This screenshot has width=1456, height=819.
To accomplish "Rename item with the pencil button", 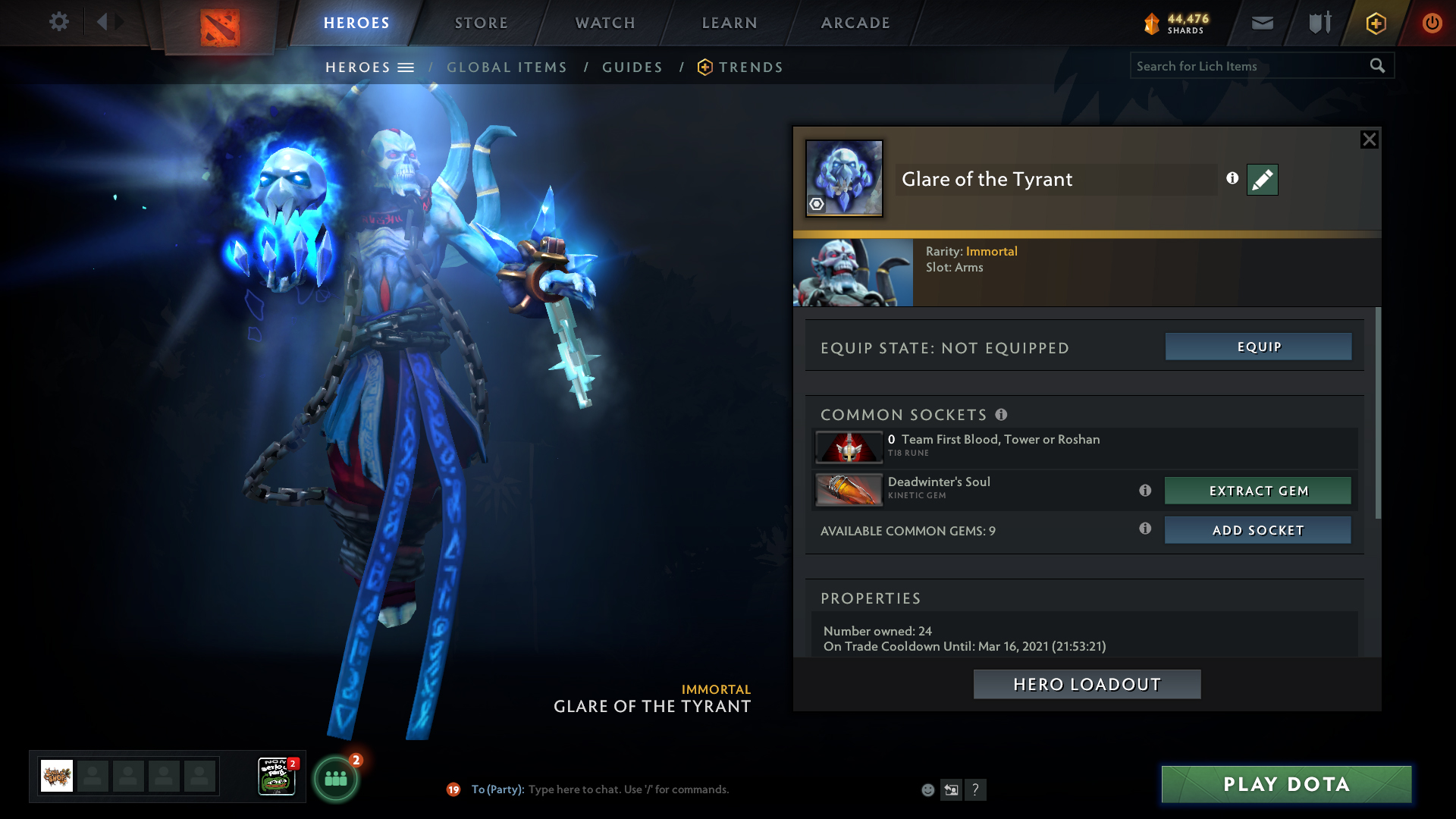I will click(1263, 180).
